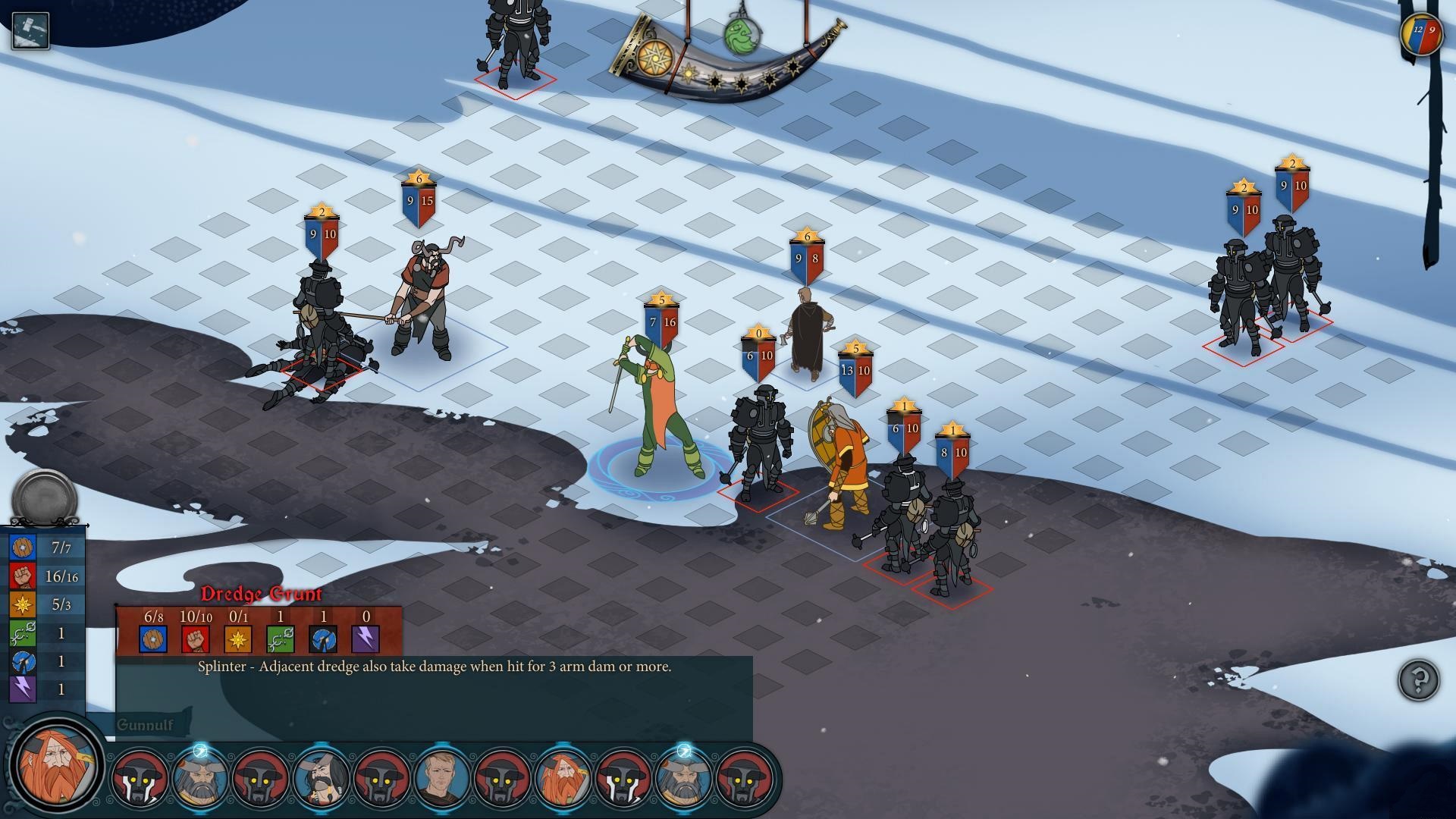
Task: Select the blond man's turn-order portrait
Action: [441, 778]
